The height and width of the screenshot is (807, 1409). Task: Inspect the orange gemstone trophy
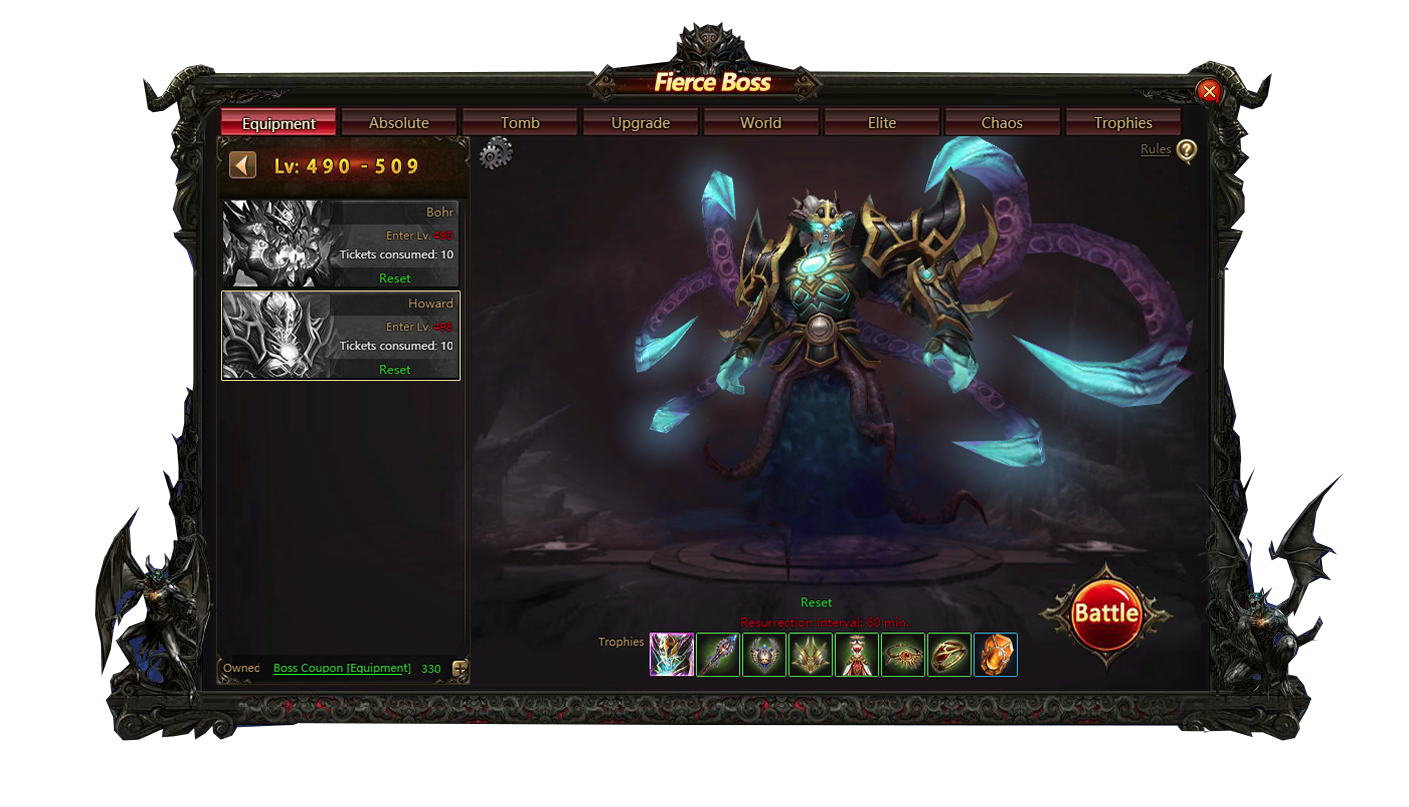(995, 655)
